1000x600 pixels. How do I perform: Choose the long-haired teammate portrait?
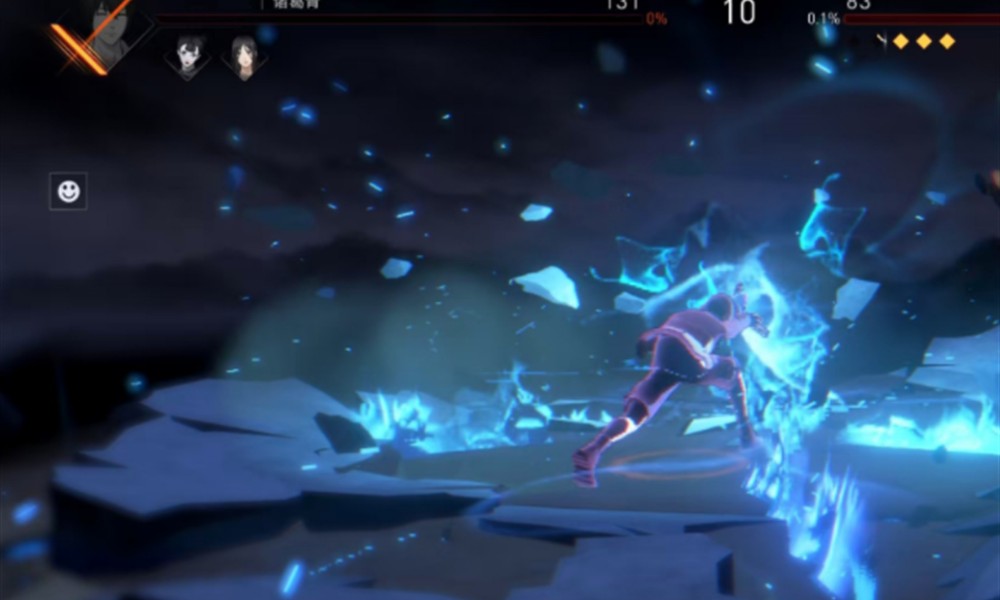click(243, 56)
